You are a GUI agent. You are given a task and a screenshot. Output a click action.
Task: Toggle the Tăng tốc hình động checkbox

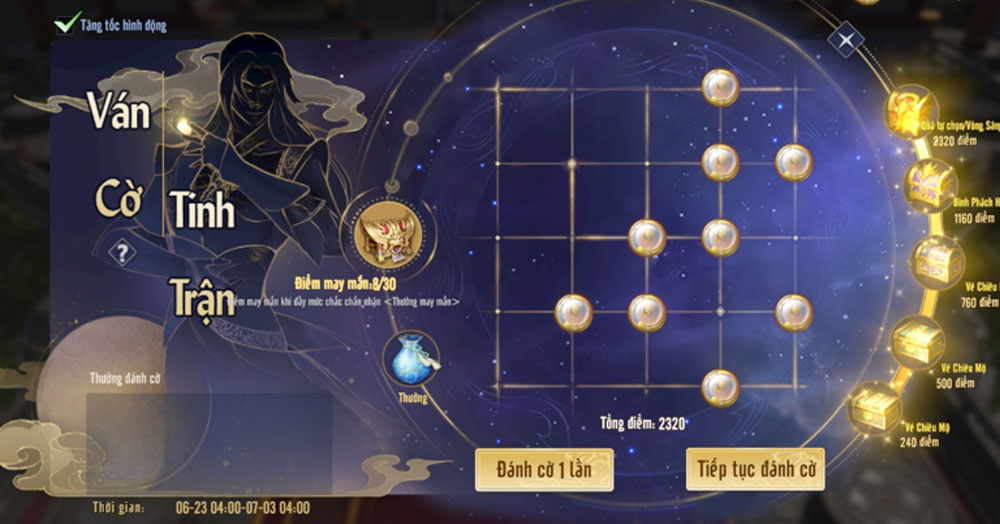click(x=68, y=22)
